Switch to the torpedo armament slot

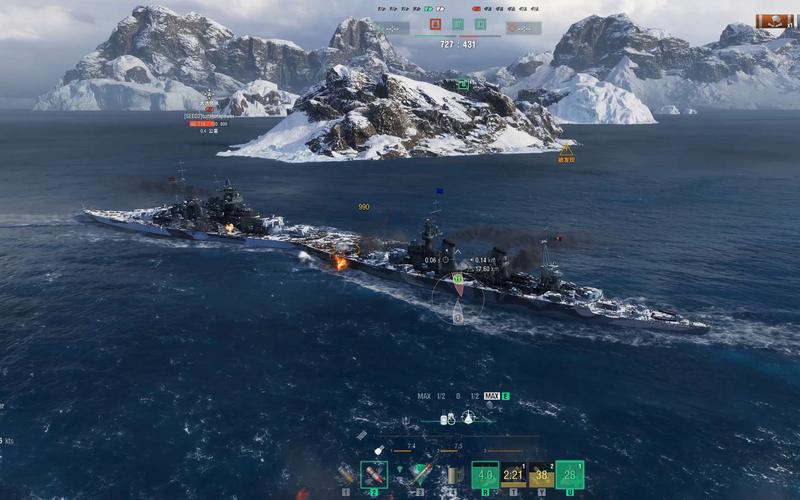[421, 473]
